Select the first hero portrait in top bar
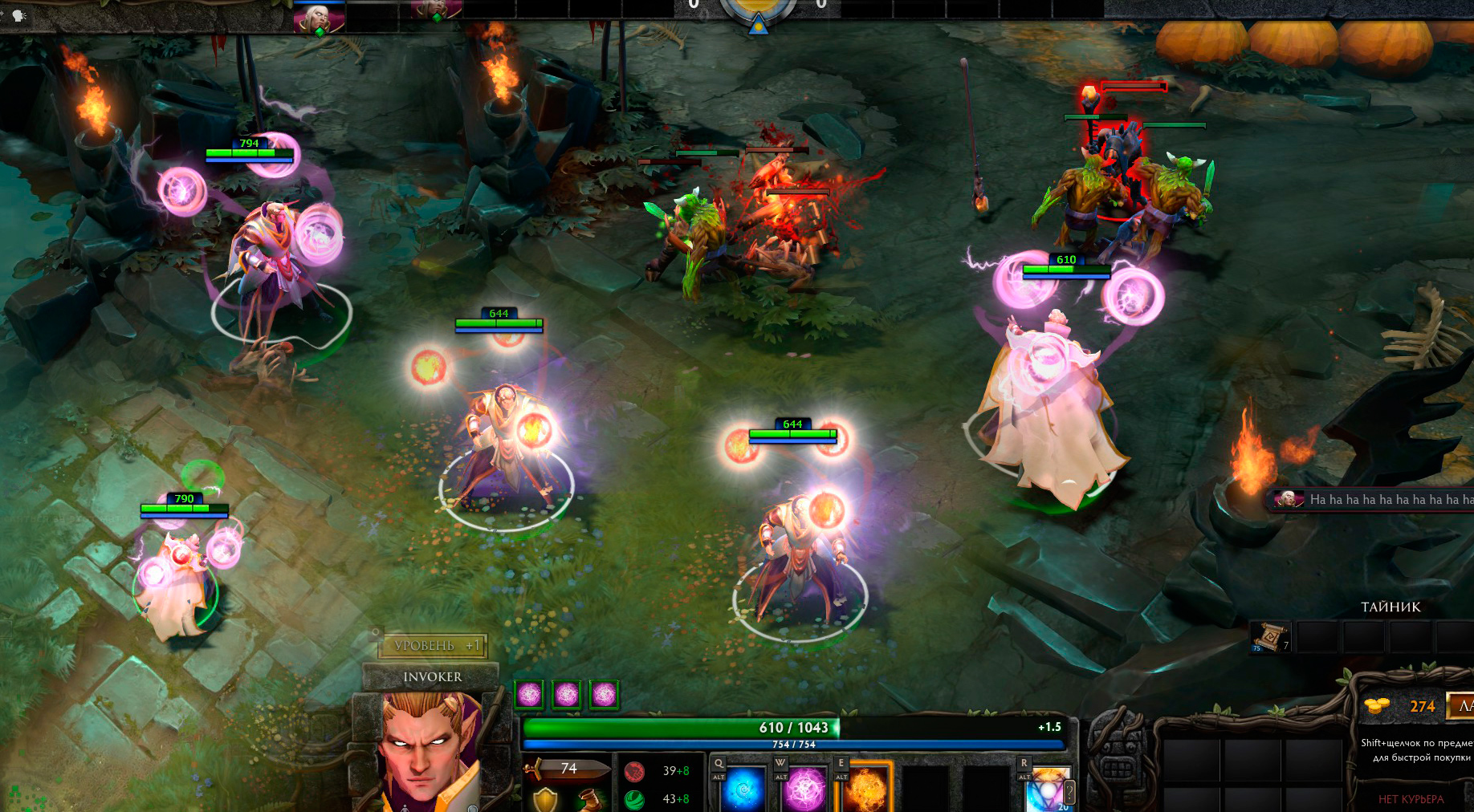 (x=319, y=16)
